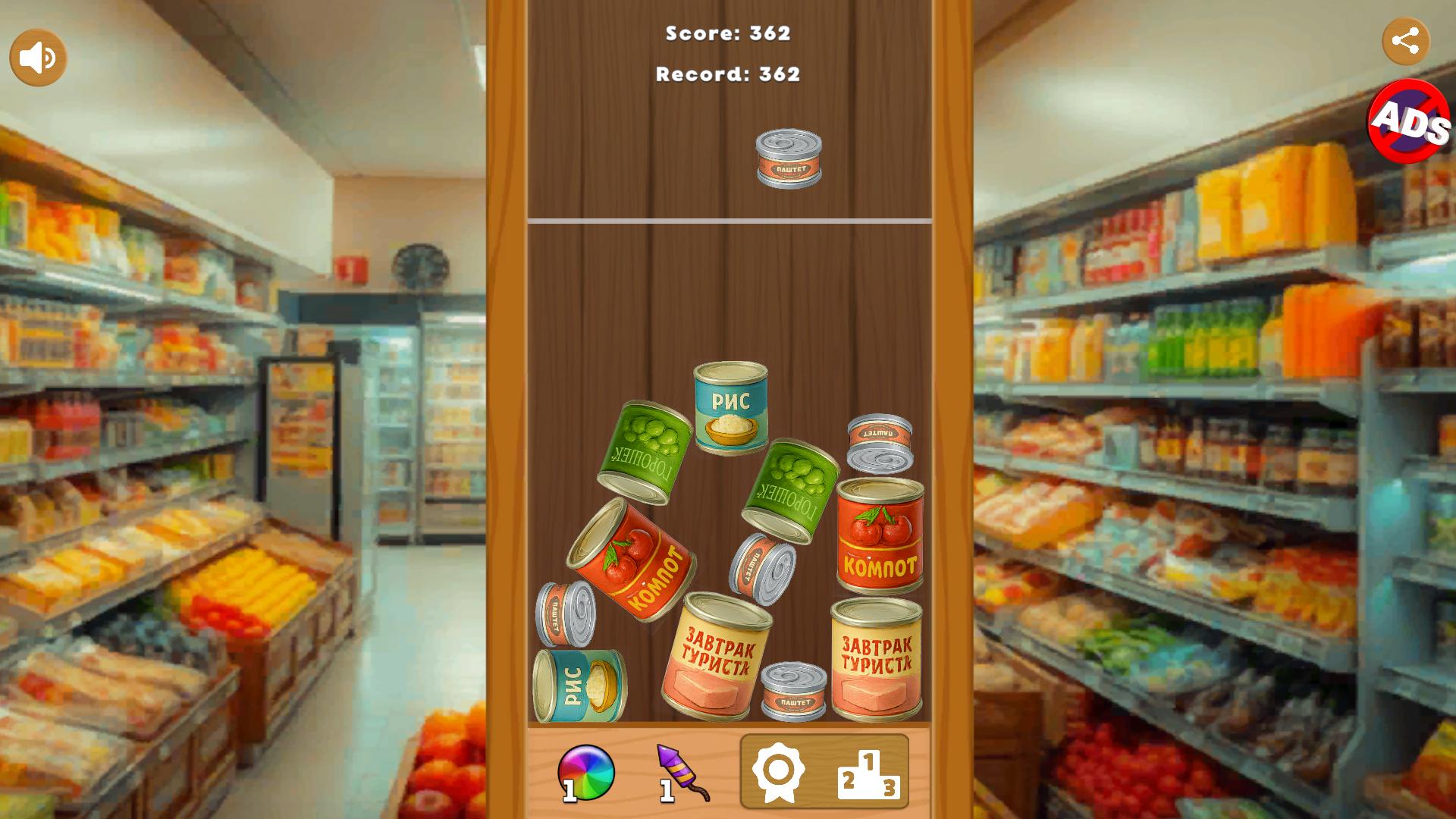Select the Score: 362 display
This screenshot has height=819, width=1456.
(727, 33)
